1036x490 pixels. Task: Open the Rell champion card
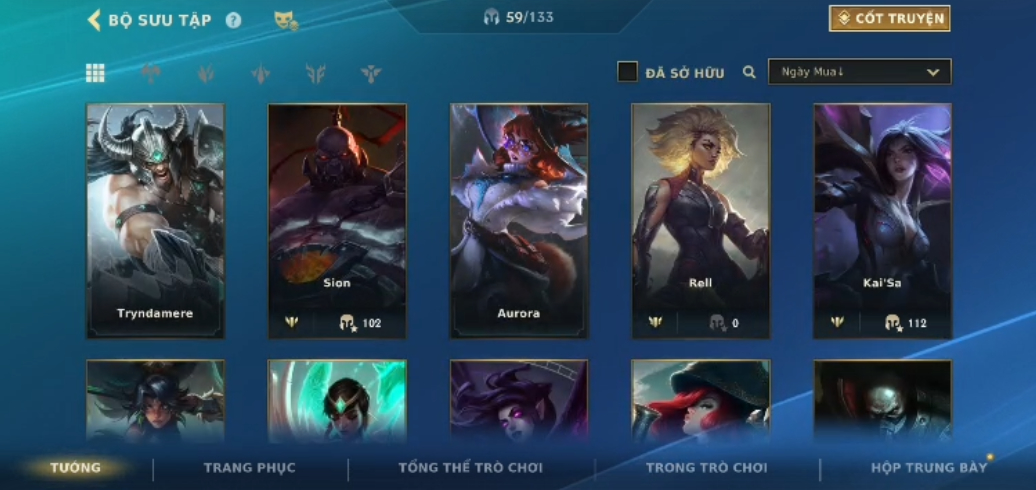(x=701, y=220)
